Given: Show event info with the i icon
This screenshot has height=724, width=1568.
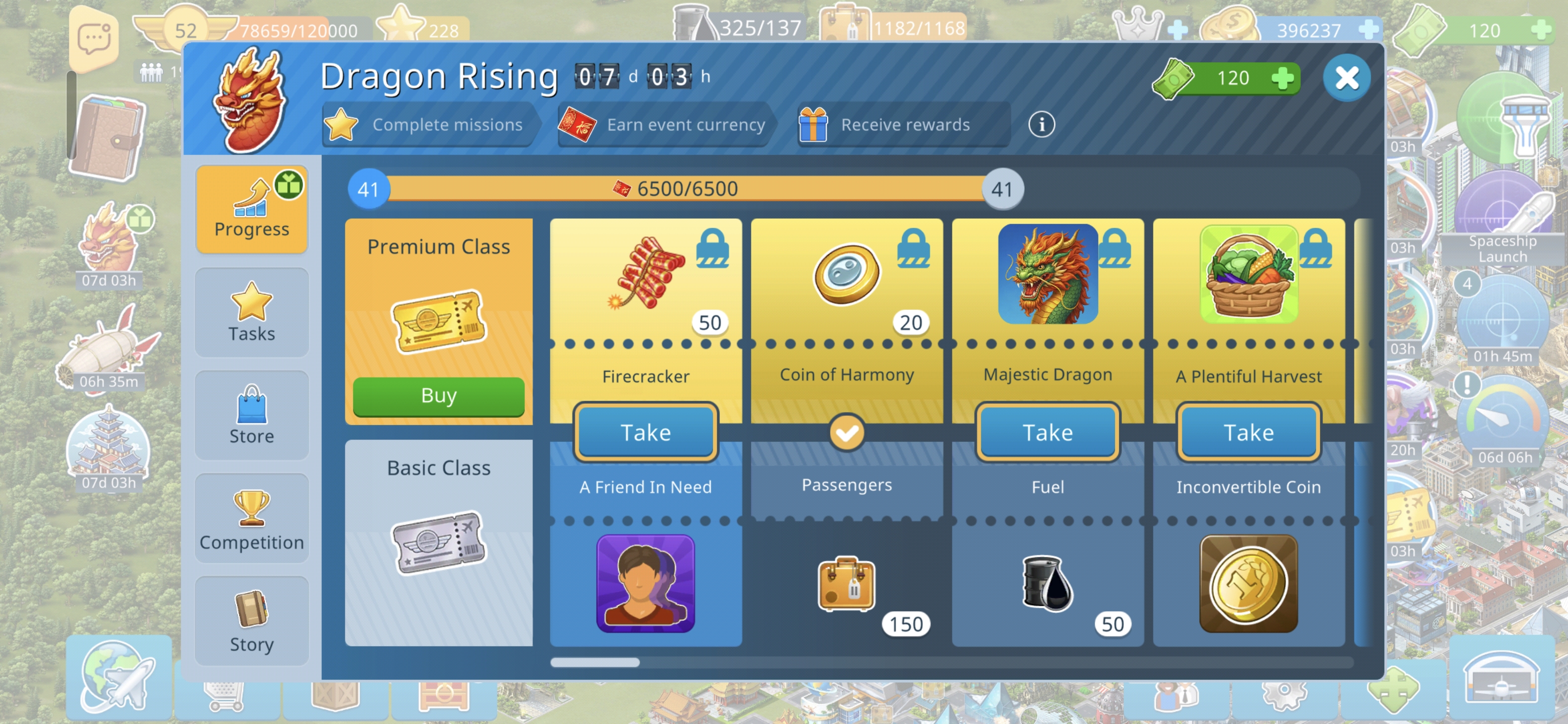Looking at the screenshot, I should [1041, 125].
